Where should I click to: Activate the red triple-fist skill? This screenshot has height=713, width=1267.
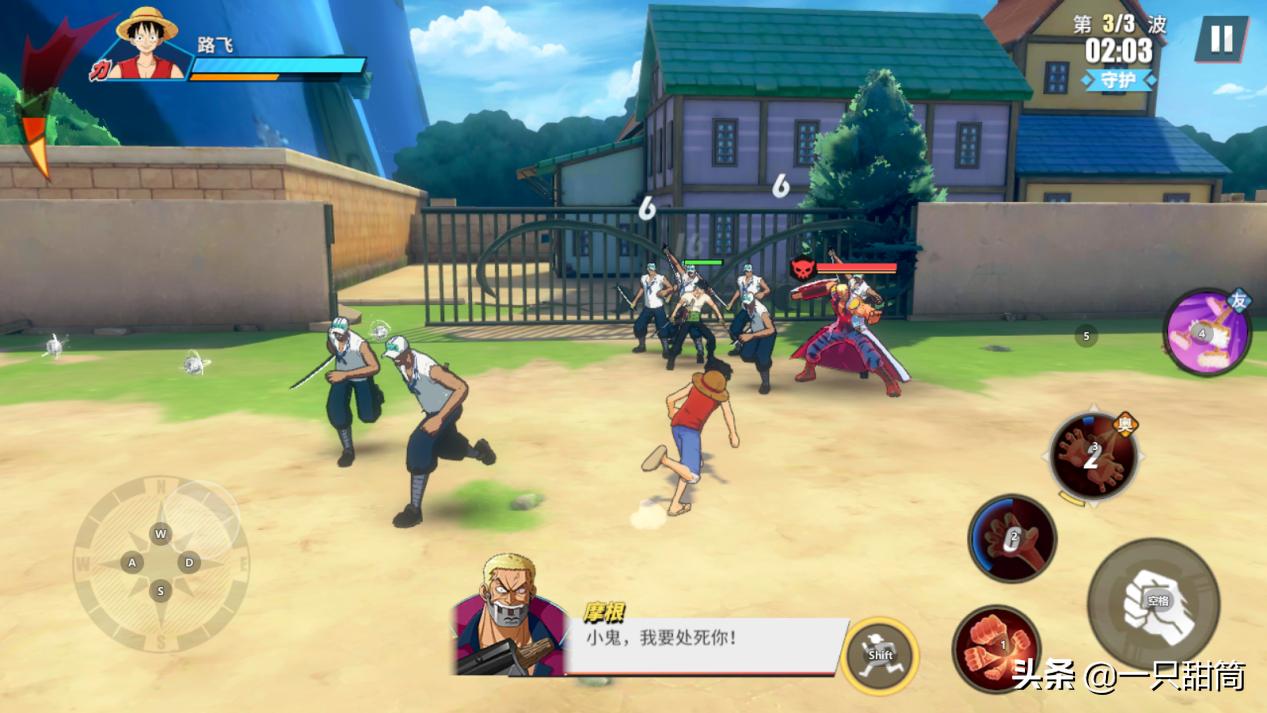tap(996, 650)
